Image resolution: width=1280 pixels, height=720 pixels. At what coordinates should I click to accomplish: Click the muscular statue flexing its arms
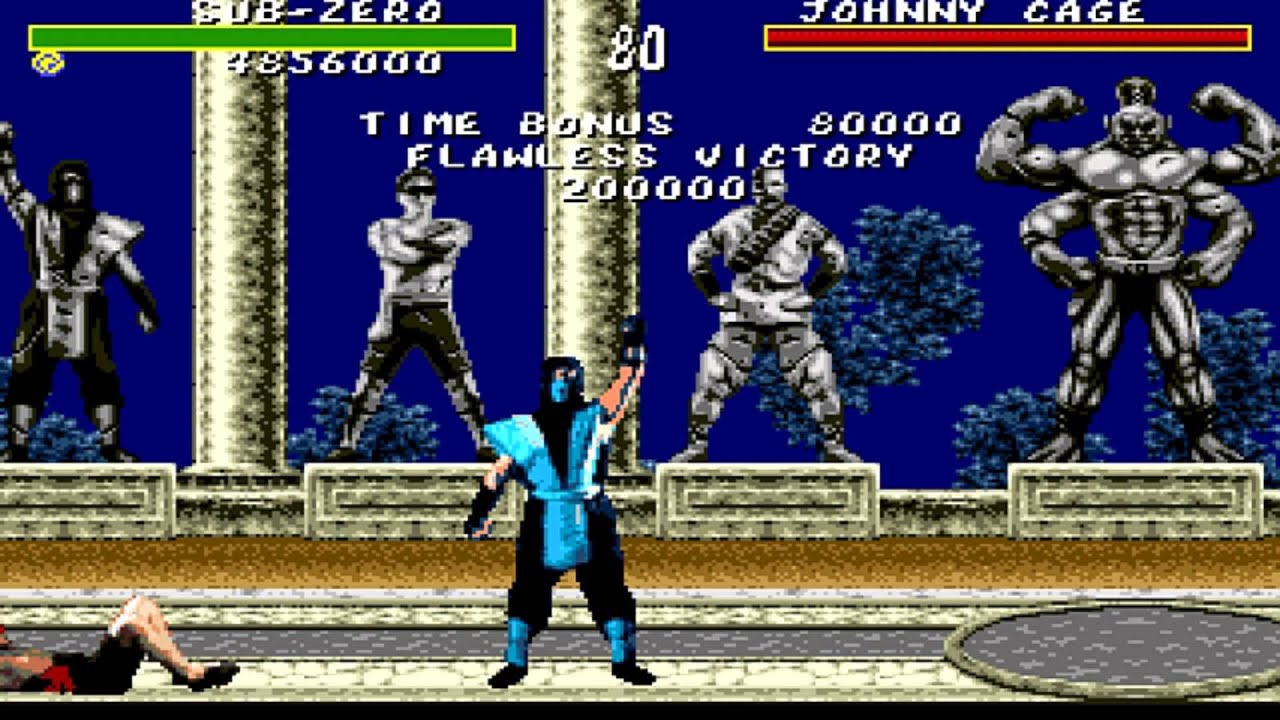1130,250
